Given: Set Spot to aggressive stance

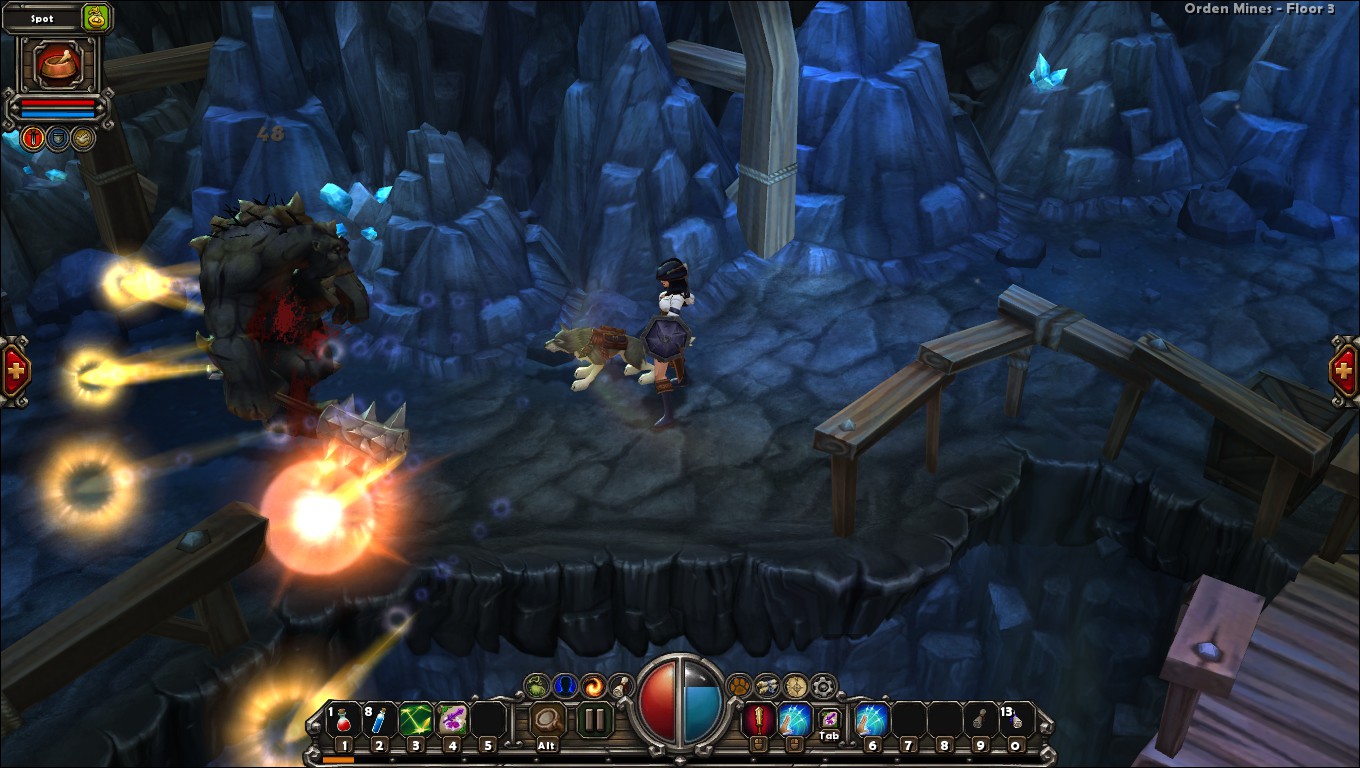Looking at the screenshot, I should (32, 138).
